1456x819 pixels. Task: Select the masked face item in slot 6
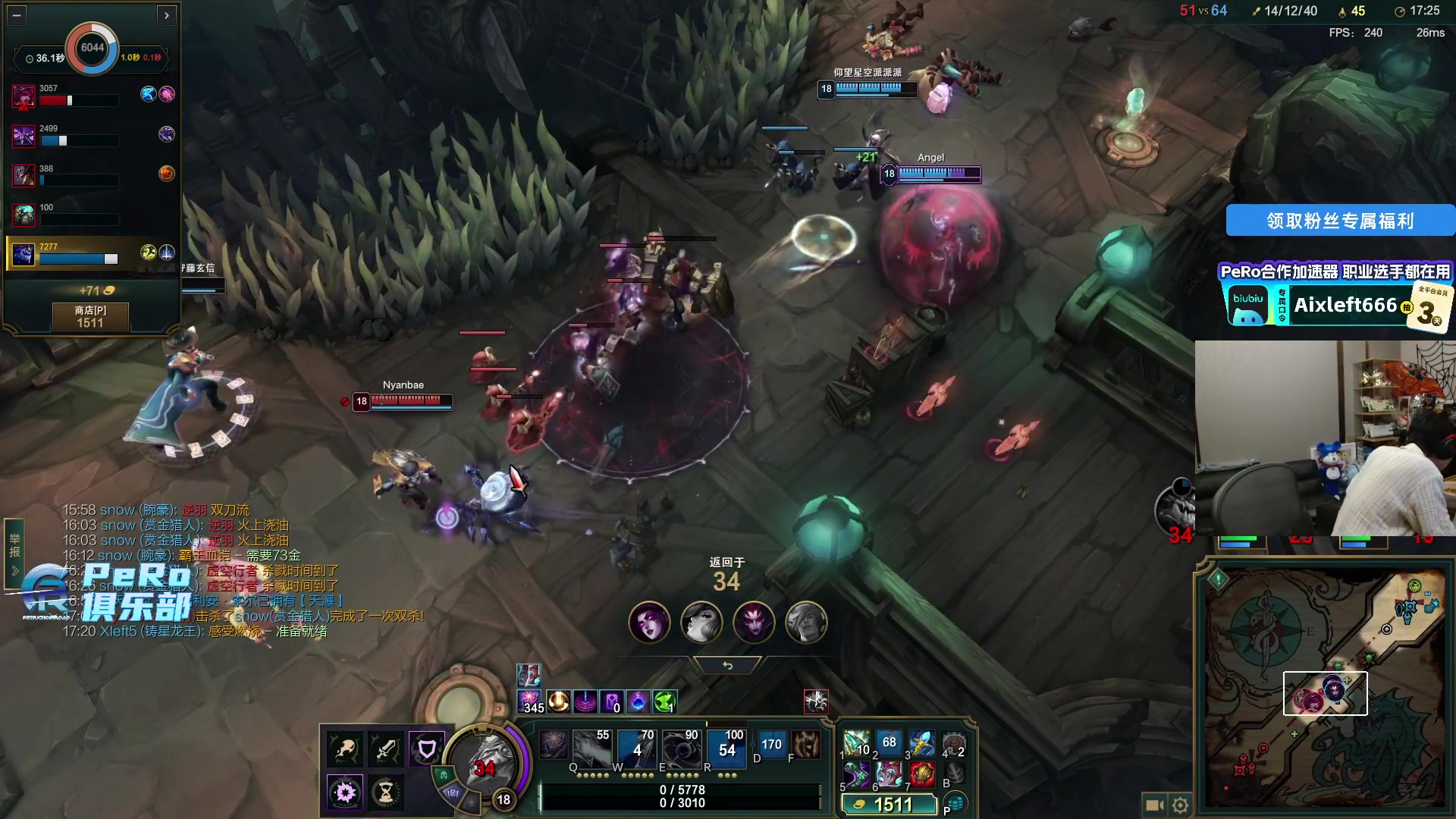tap(889, 774)
